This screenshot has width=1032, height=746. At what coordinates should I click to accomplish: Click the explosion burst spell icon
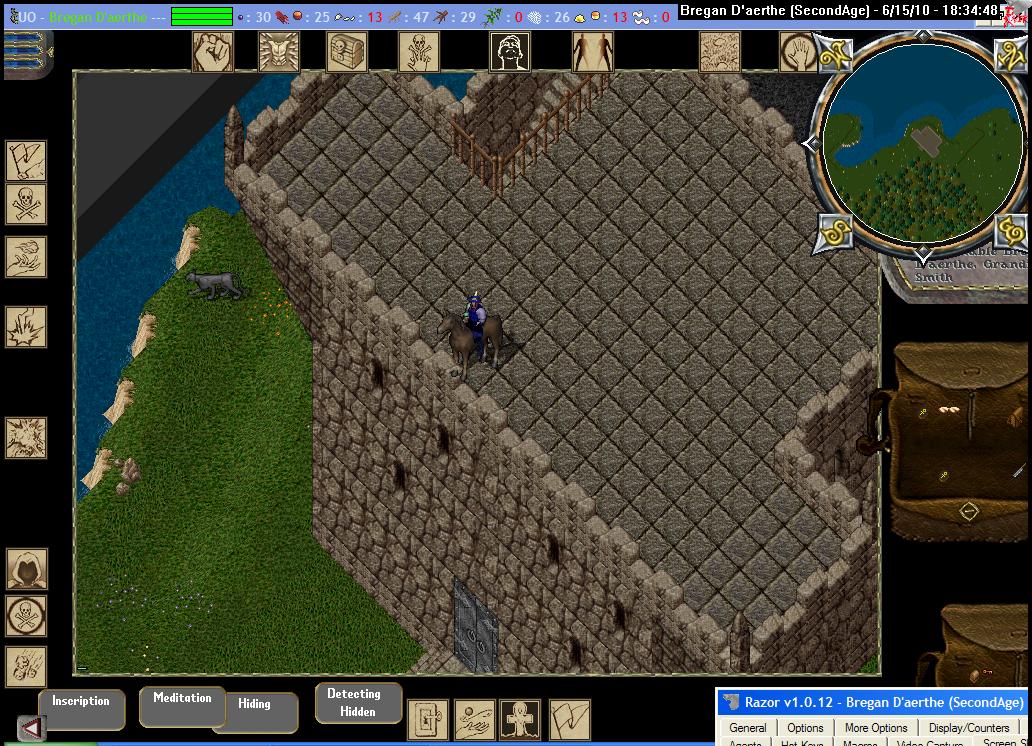25,438
